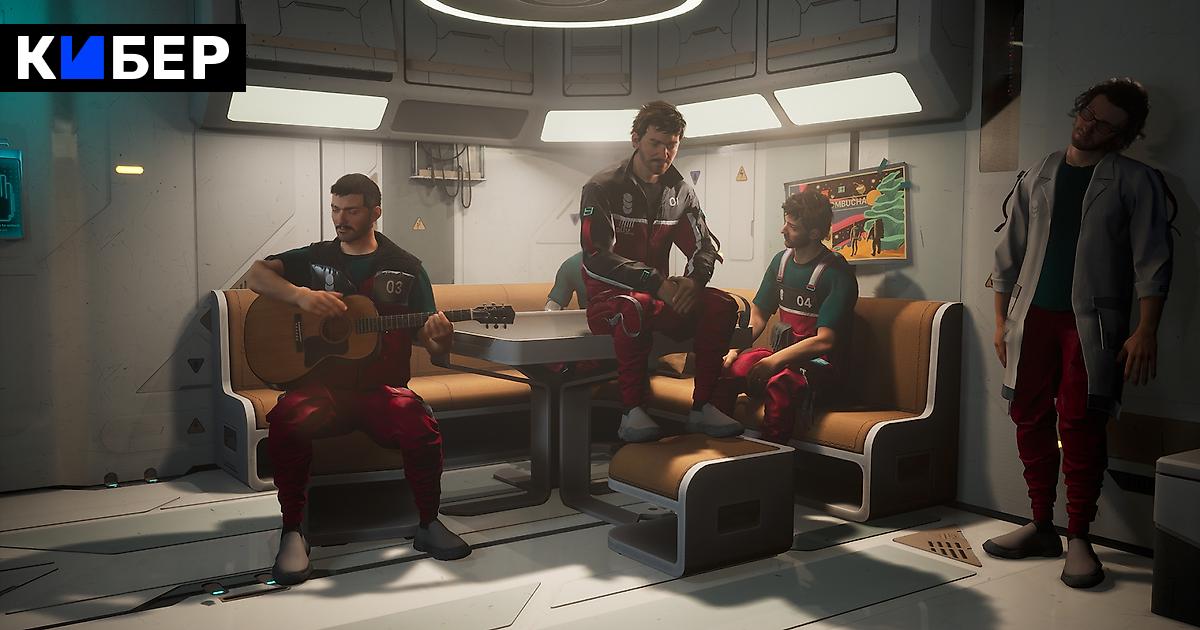Screen dimensions: 1200x630
Task: Click the КИБЕР logo badge
Action: point(122,59)
